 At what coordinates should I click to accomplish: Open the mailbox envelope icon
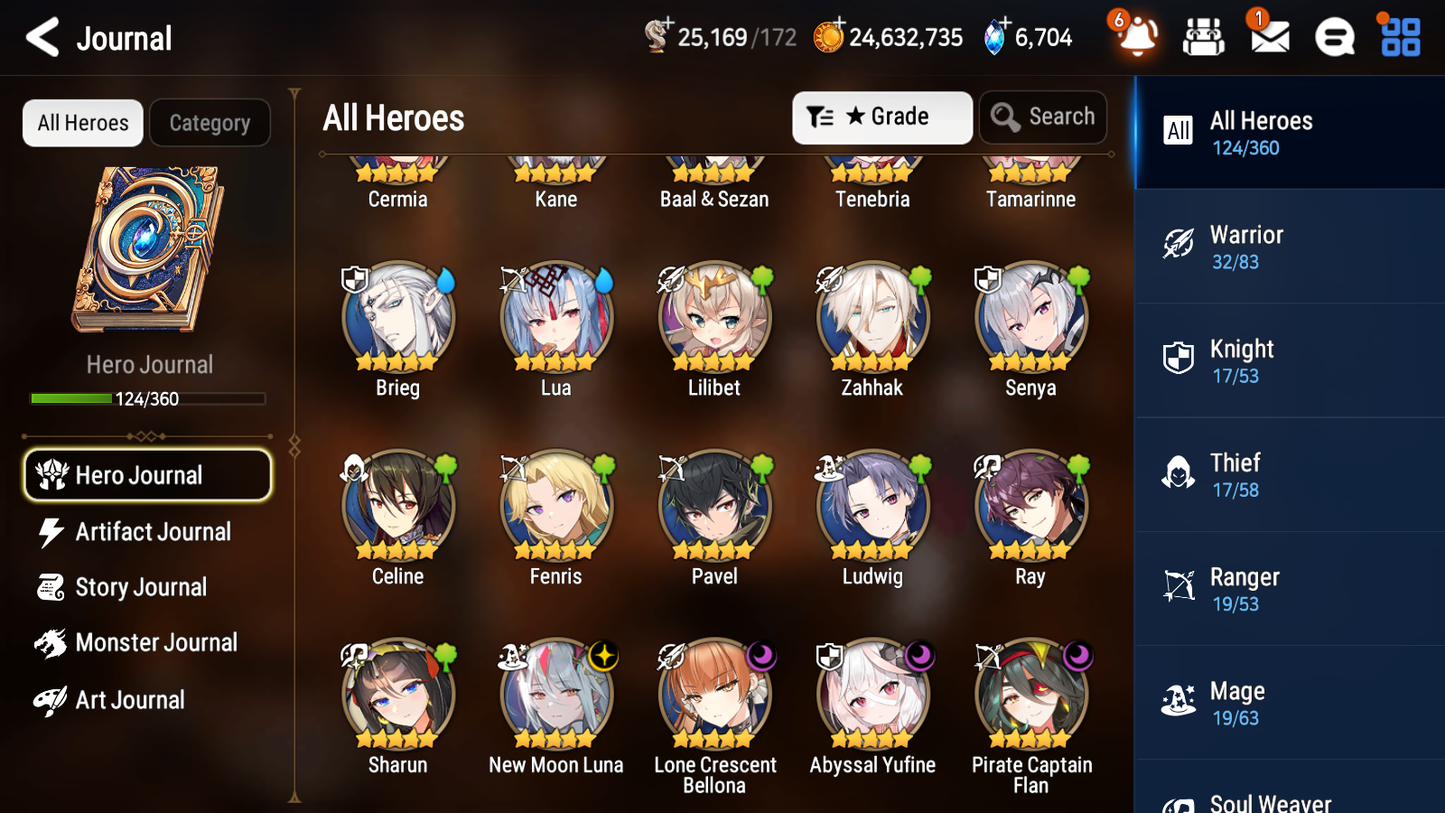tap(1268, 36)
